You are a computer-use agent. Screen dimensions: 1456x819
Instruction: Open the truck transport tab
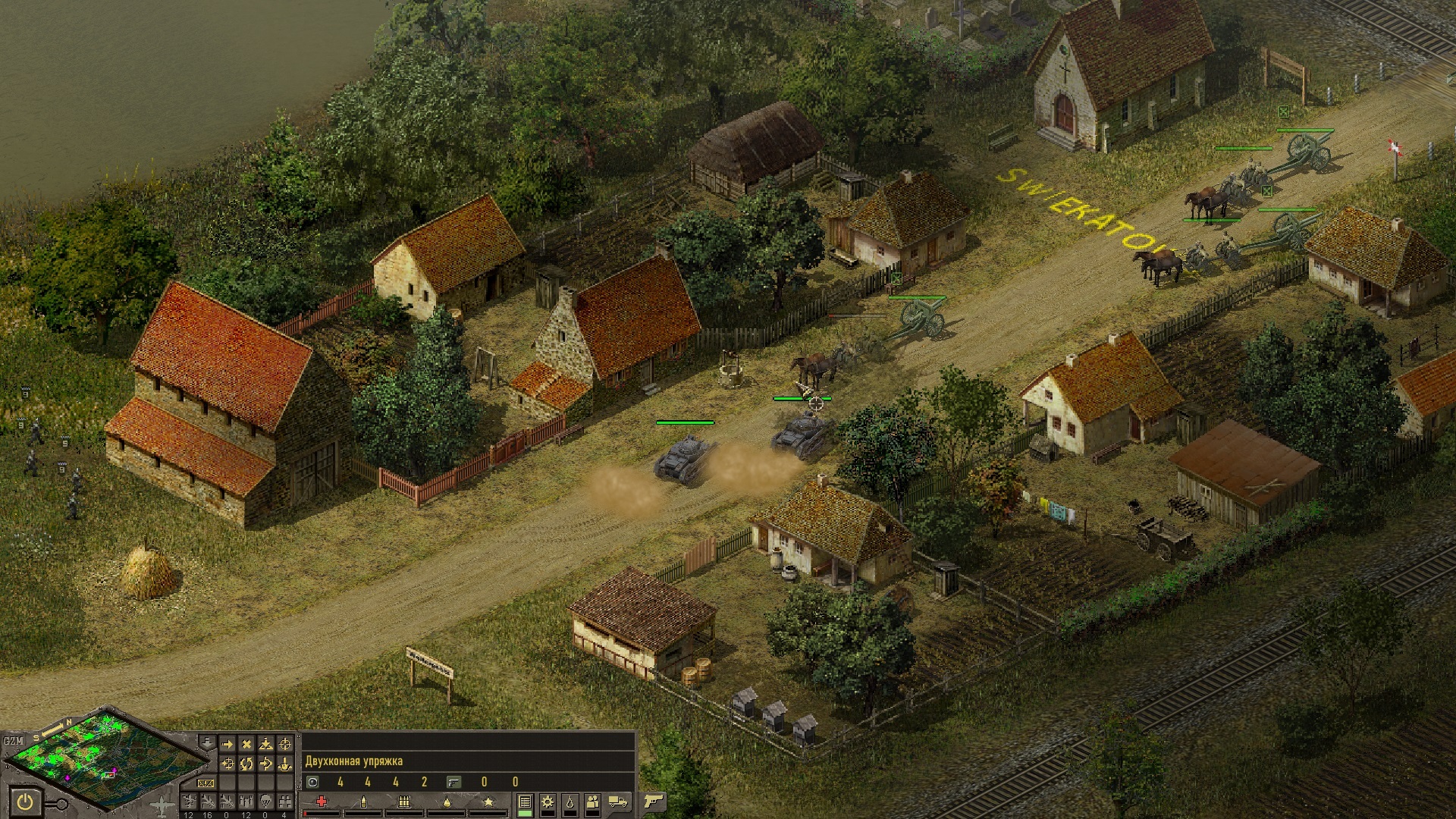pos(617,802)
